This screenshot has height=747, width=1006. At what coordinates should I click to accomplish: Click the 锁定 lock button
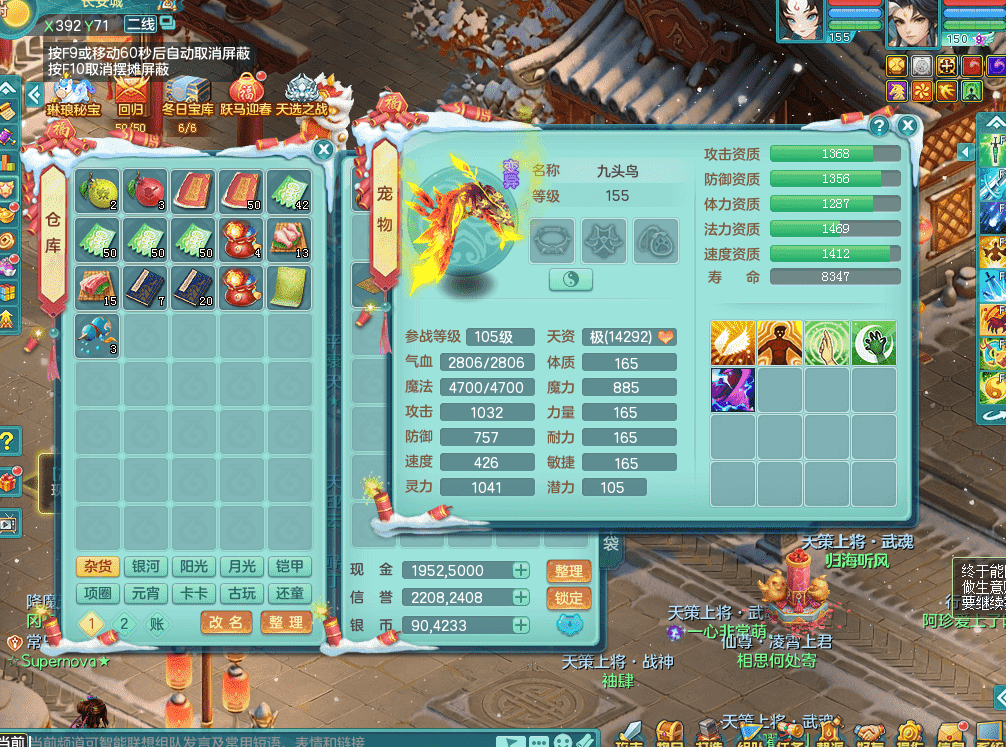point(568,598)
